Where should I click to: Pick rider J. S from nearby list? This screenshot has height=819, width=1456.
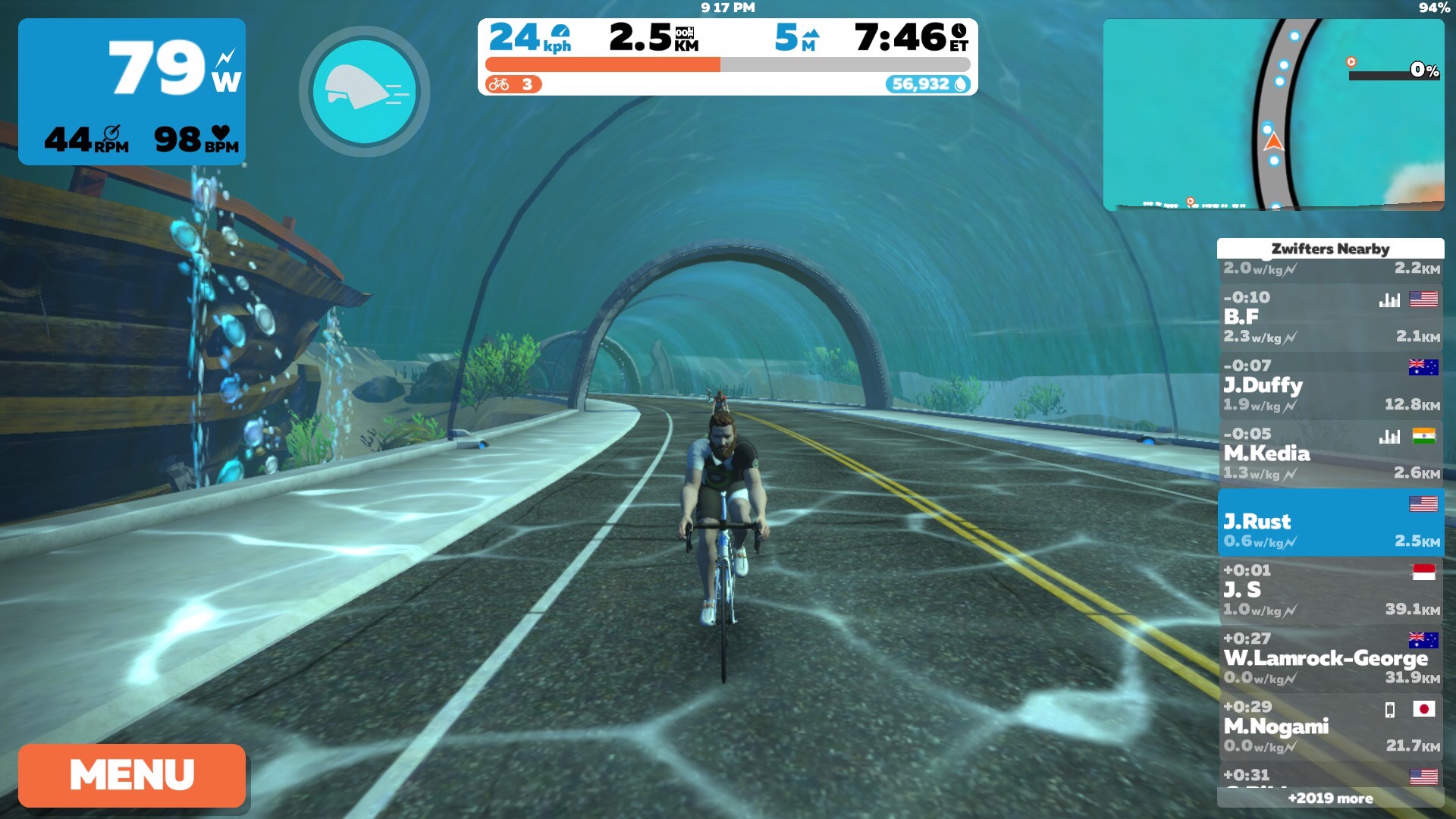click(x=1330, y=590)
